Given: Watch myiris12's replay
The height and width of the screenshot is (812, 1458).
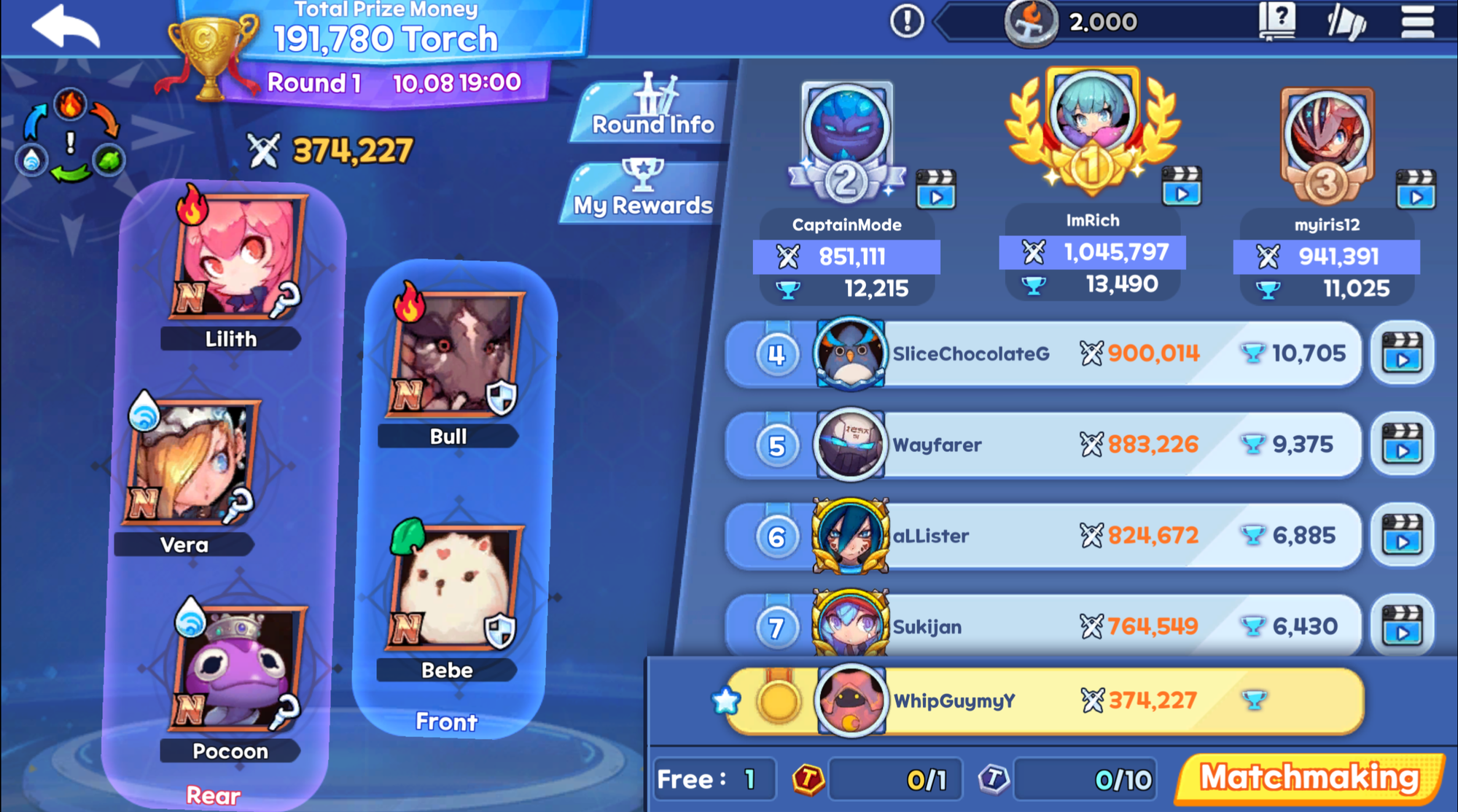Looking at the screenshot, I should (x=1416, y=190).
